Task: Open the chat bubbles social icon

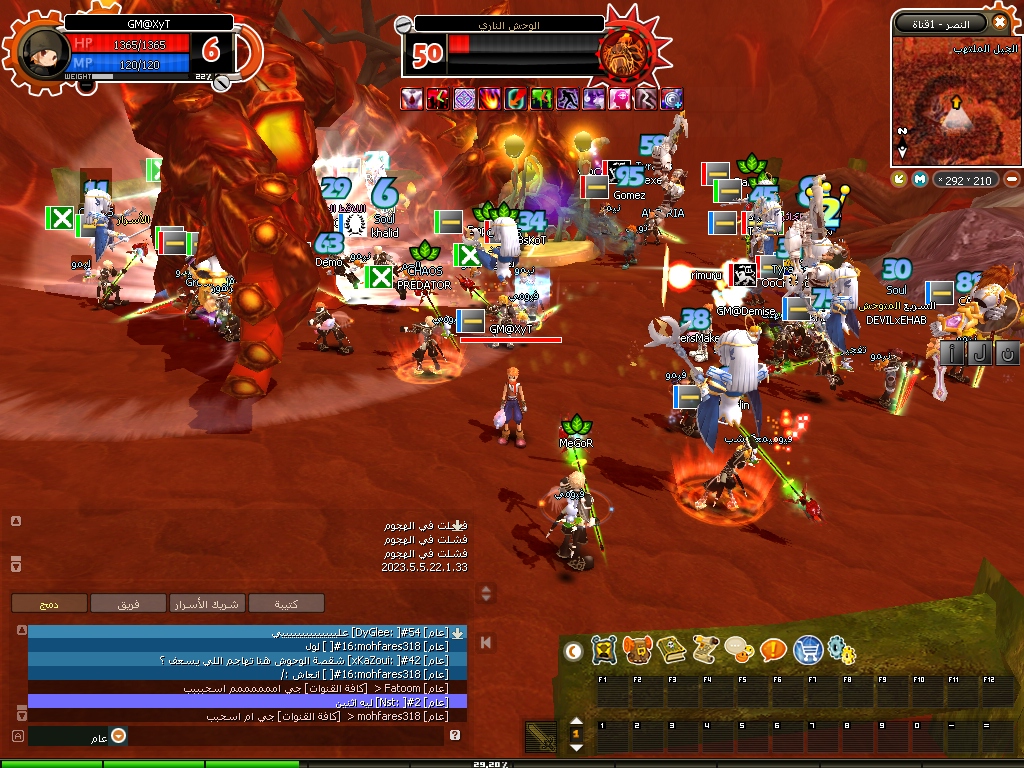Action: pyautogui.click(x=739, y=651)
